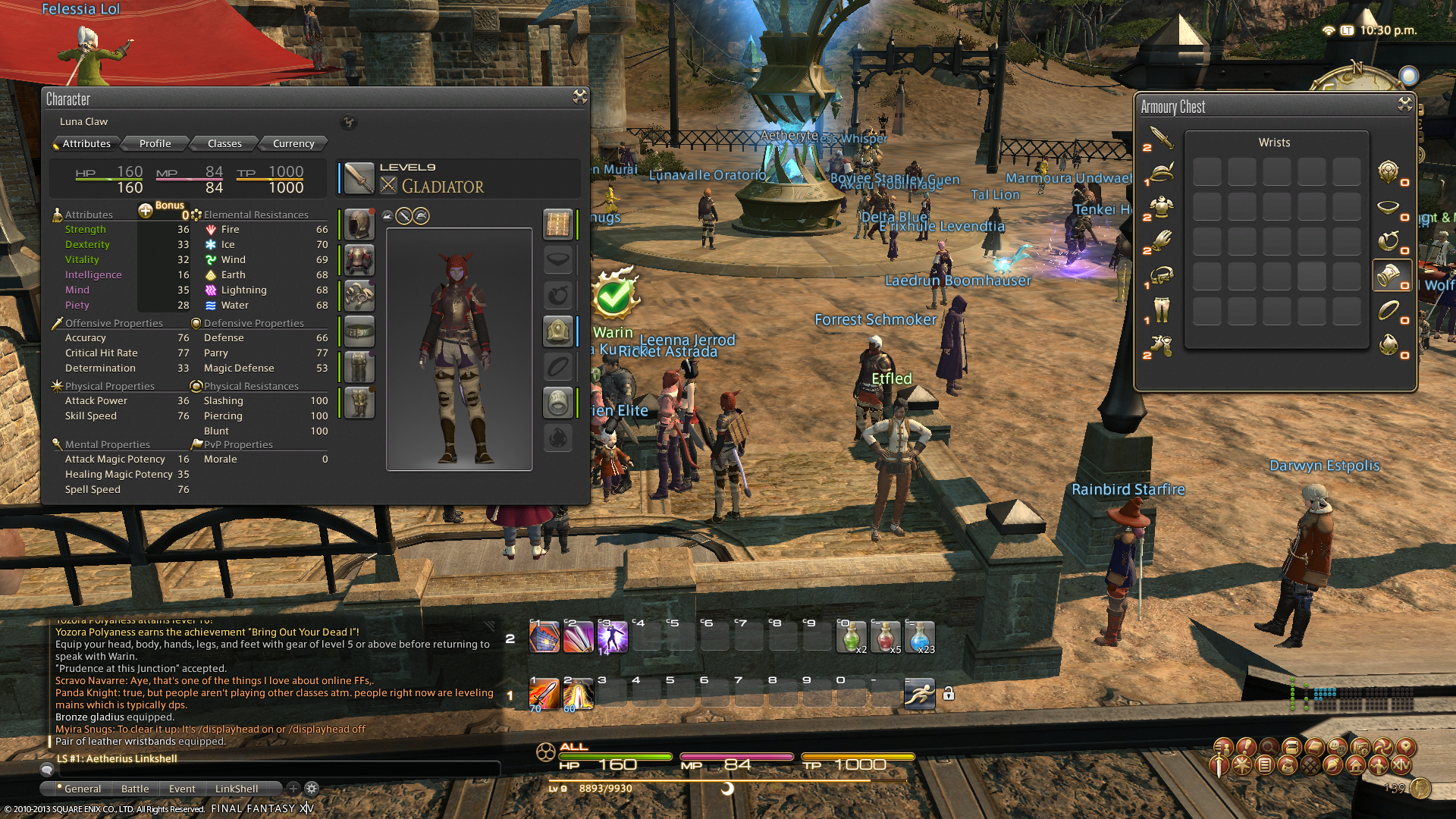Image resolution: width=1456 pixels, height=819 pixels.
Task: Close the Armoury Chest window
Action: point(1405,105)
